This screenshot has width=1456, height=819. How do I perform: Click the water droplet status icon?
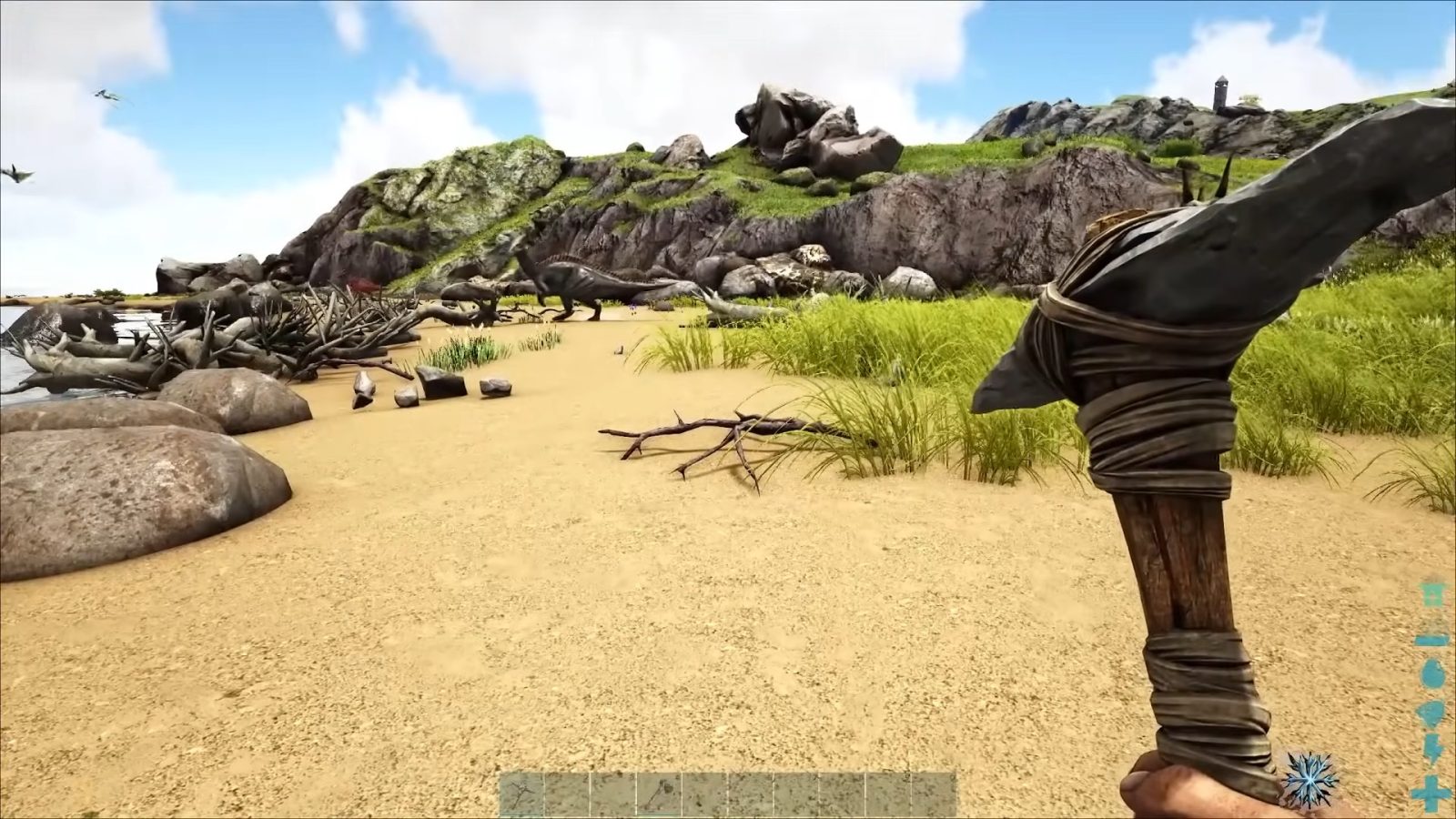coord(1431,673)
